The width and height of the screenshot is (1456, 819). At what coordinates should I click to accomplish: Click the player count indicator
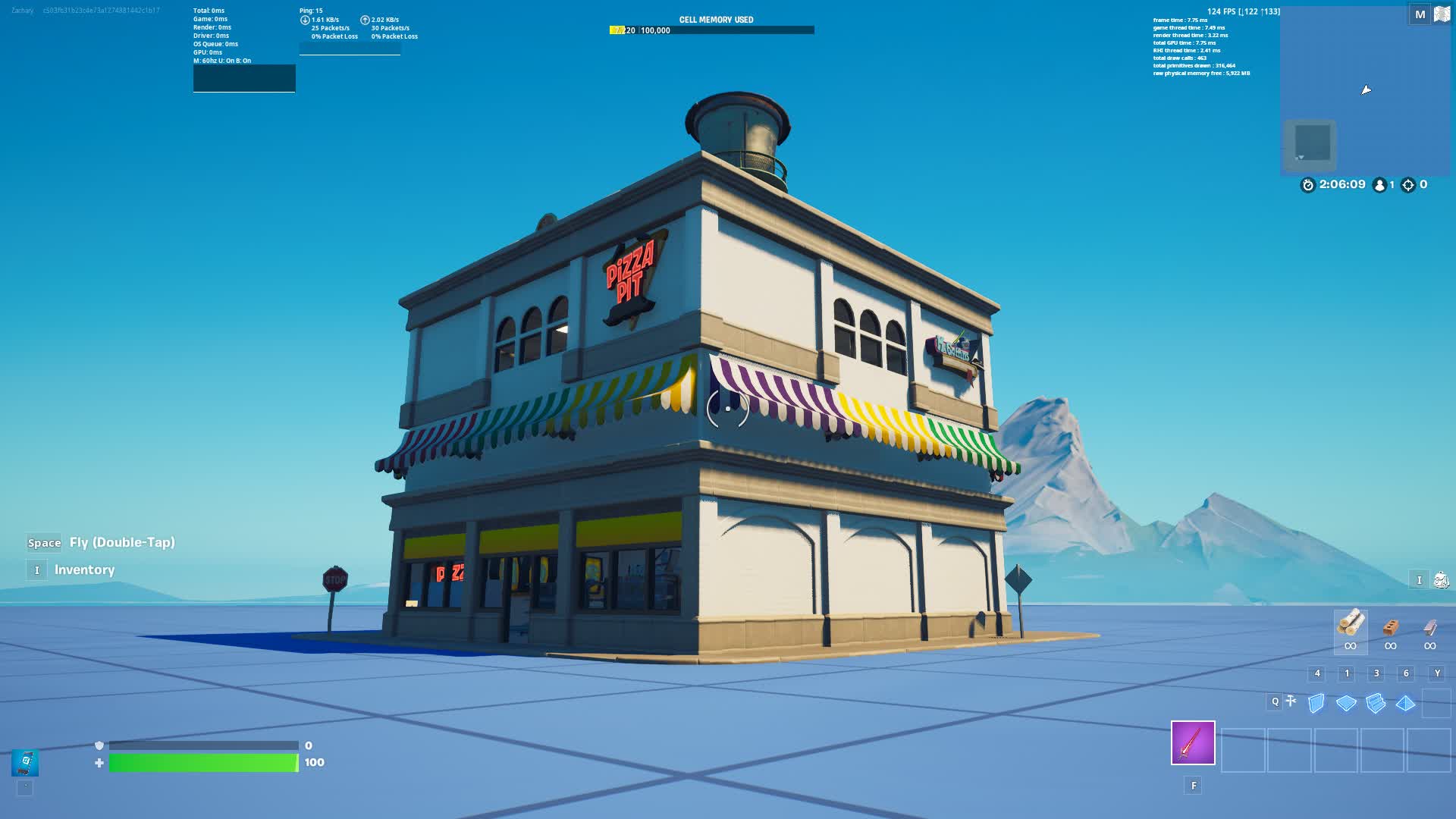1383,184
